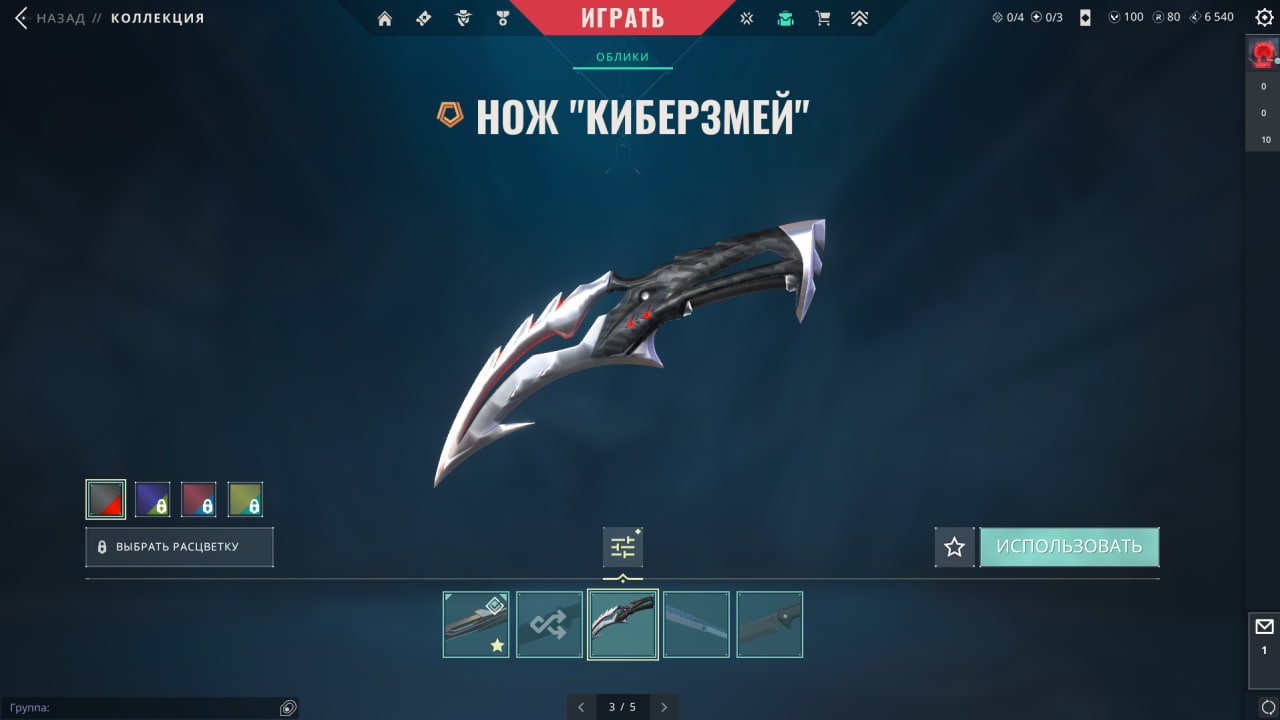Click the back arrow beside НАЗАД
The image size is (1280, 720).
(20, 17)
